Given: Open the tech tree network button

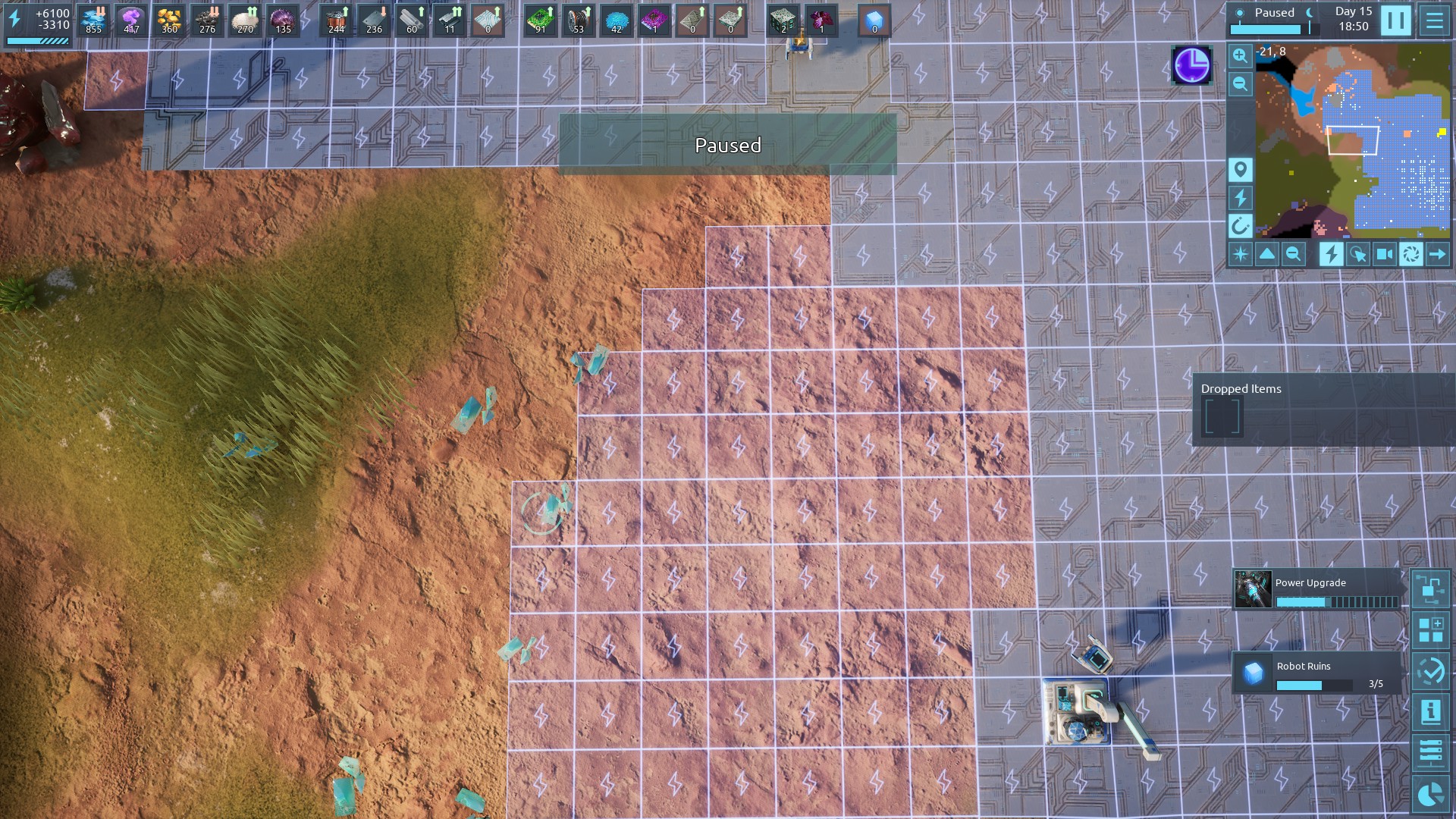Looking at the screenshot, I should point(1430,588).
